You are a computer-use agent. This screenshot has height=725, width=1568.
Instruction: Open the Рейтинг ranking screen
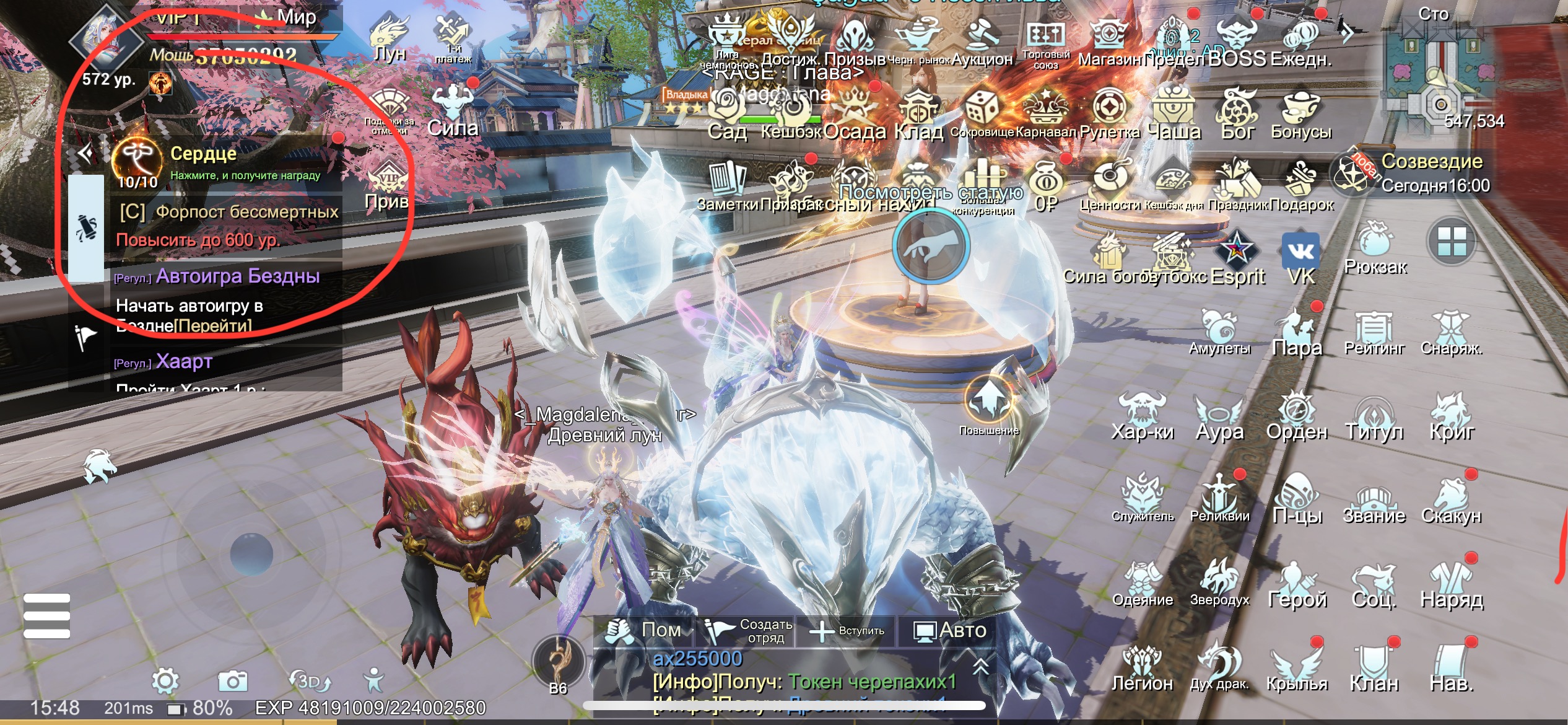[1374, 333]
